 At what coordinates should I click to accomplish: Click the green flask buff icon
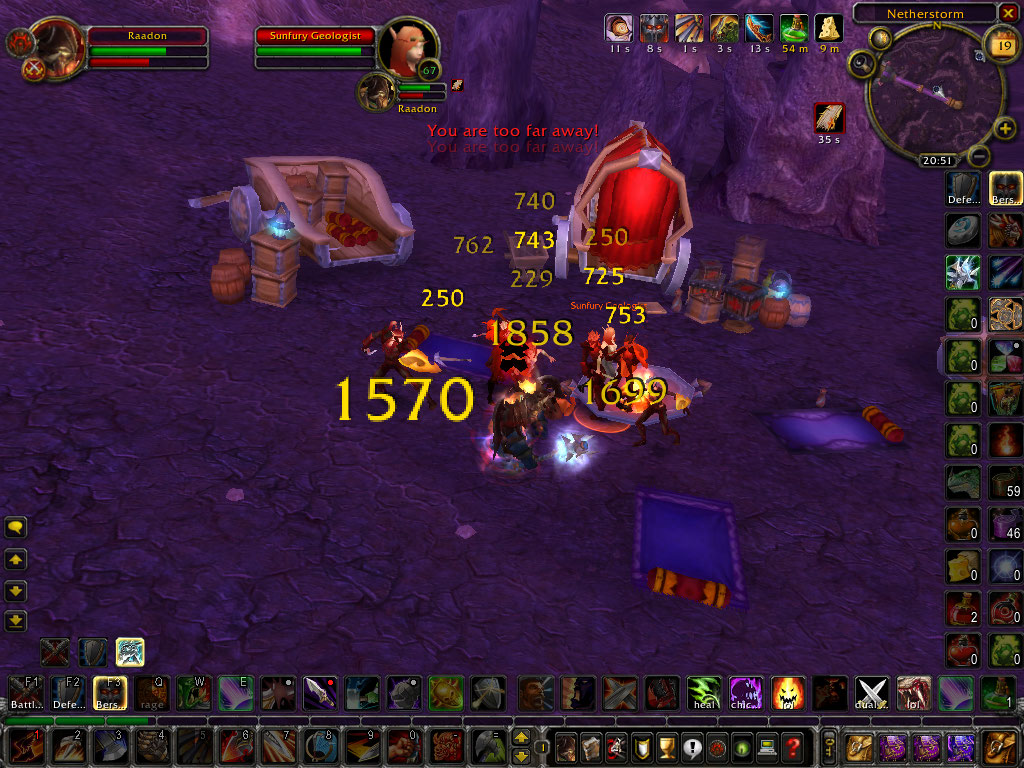point(794,28)
